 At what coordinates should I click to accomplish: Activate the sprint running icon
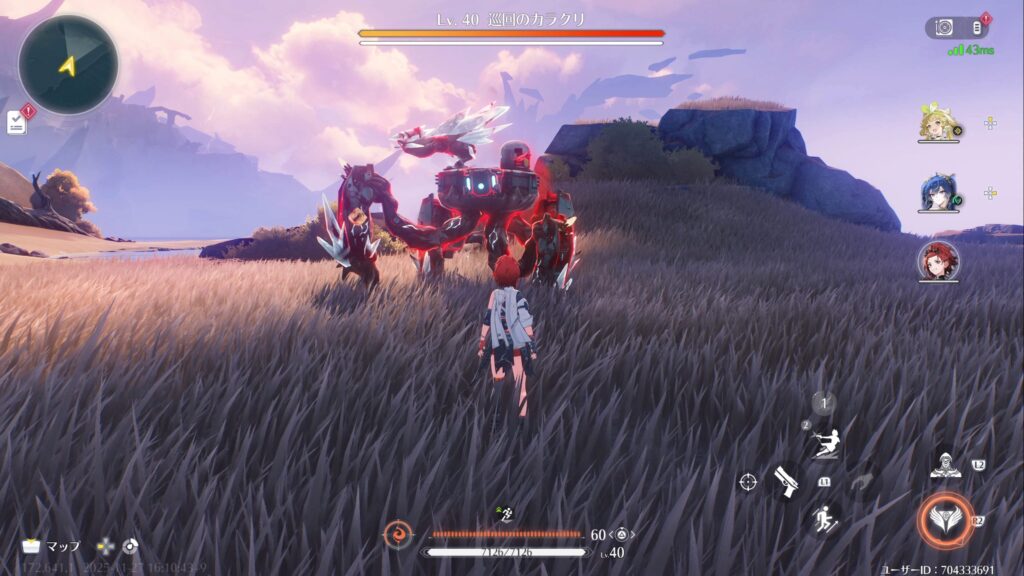825,518
